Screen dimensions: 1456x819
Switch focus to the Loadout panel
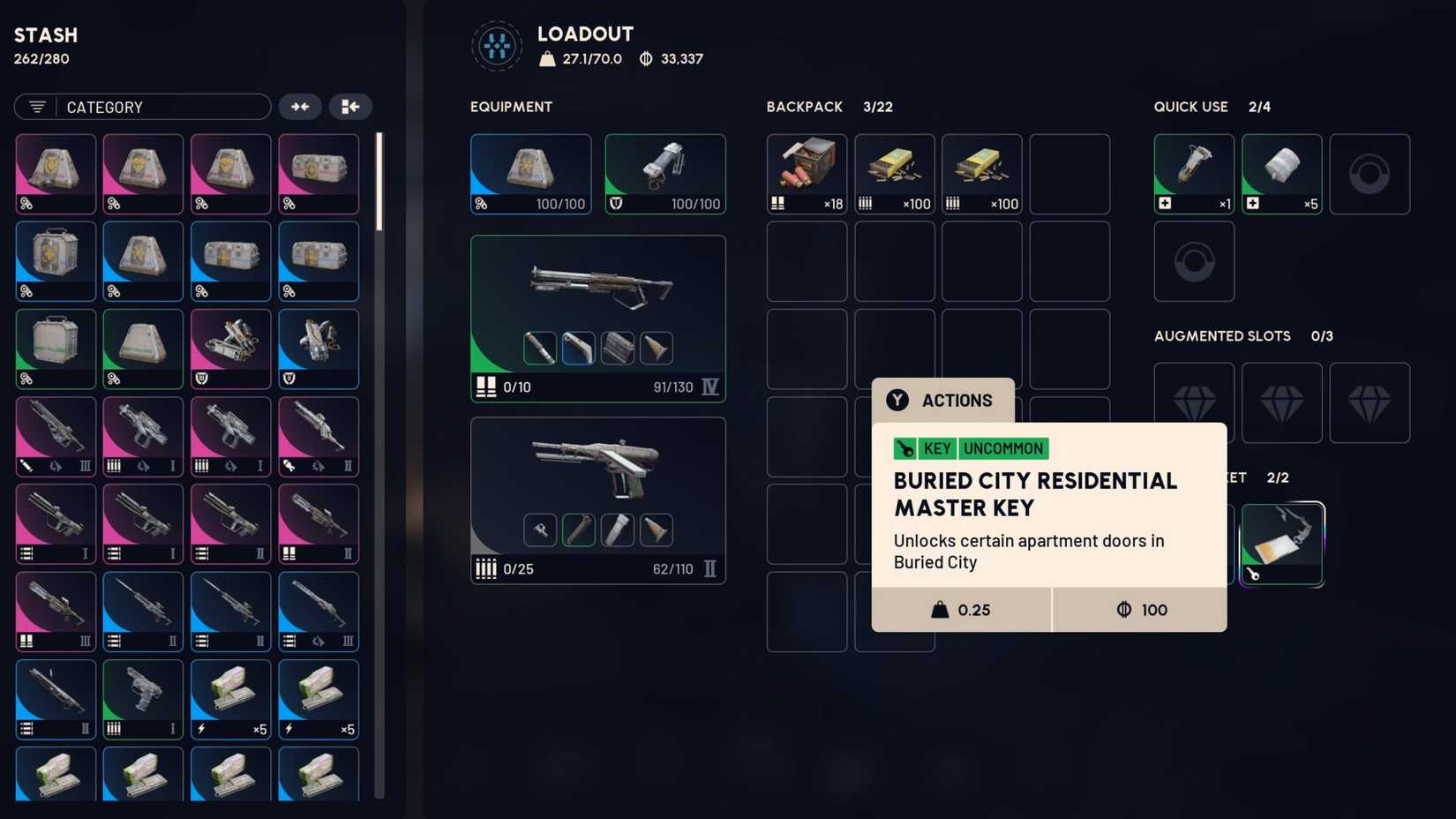[x=585, y=34]
